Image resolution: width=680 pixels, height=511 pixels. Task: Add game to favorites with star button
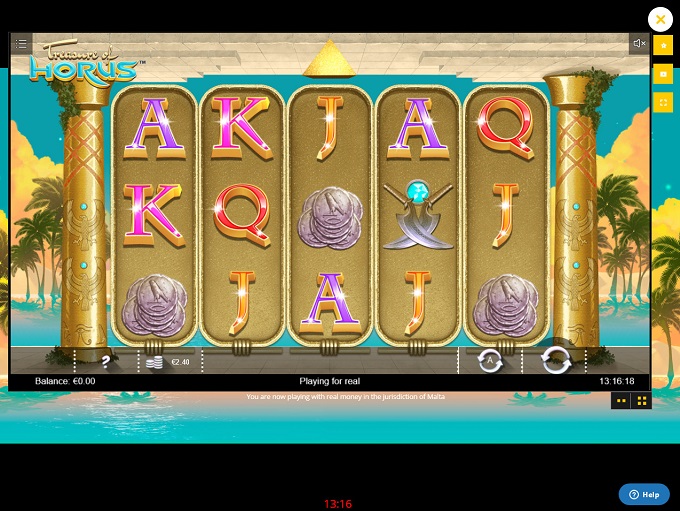662,46
